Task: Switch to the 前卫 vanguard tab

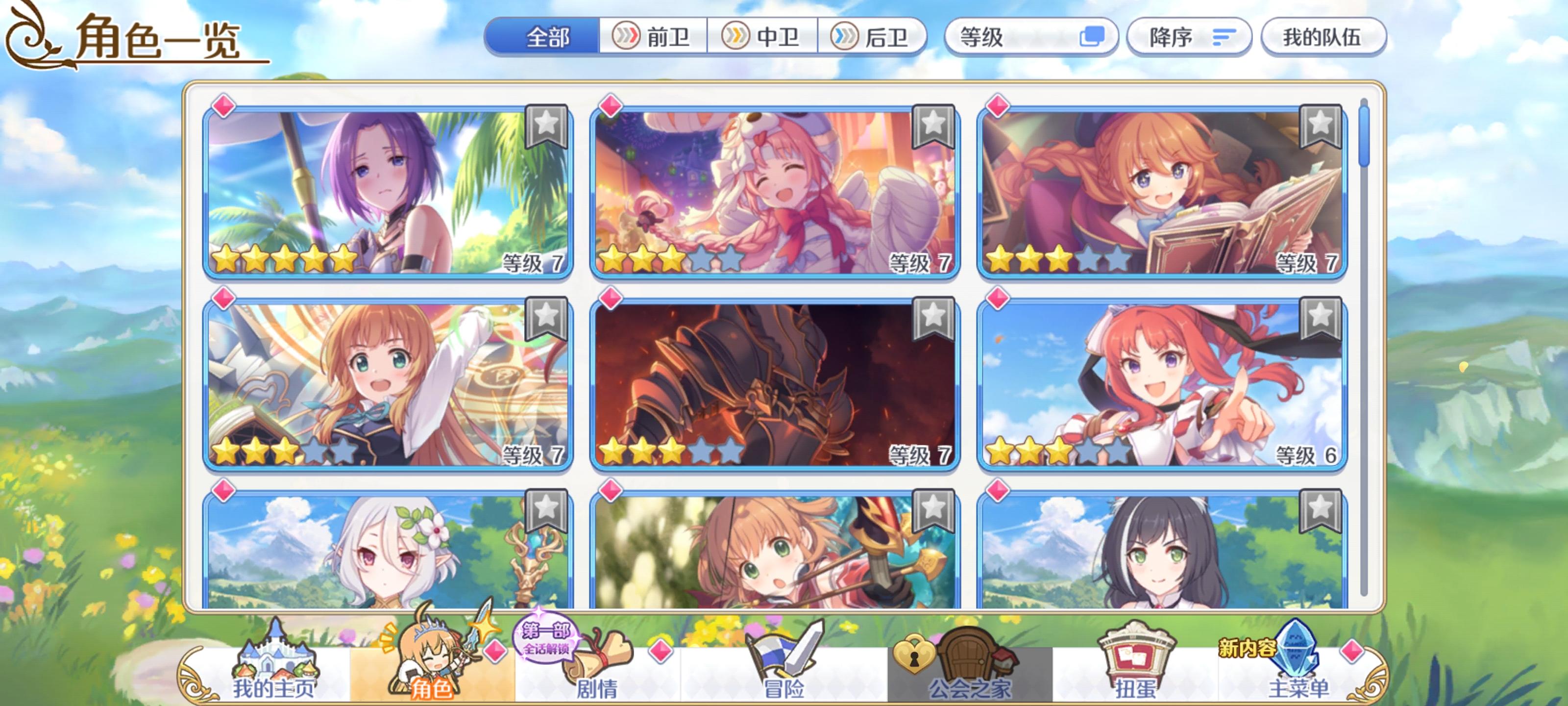Action: [x=654, y=38]
